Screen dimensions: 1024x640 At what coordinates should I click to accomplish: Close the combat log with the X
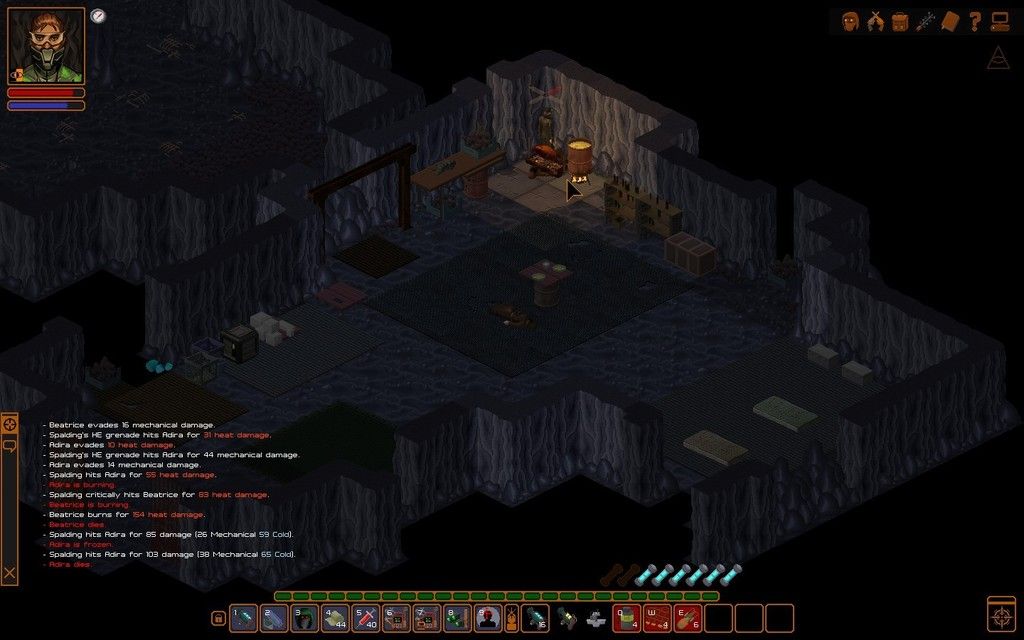coord(10,573)
